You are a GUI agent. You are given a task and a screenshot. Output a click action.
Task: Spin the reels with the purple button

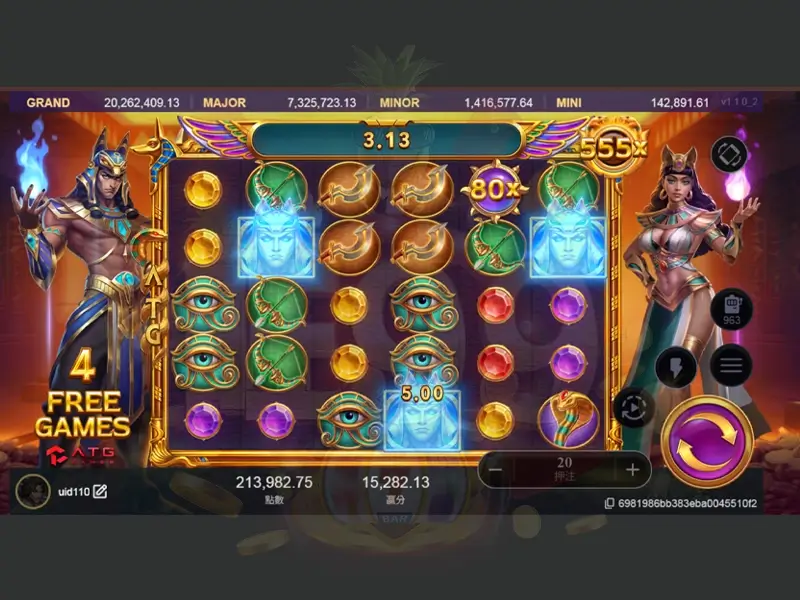(x=708, y=445)
